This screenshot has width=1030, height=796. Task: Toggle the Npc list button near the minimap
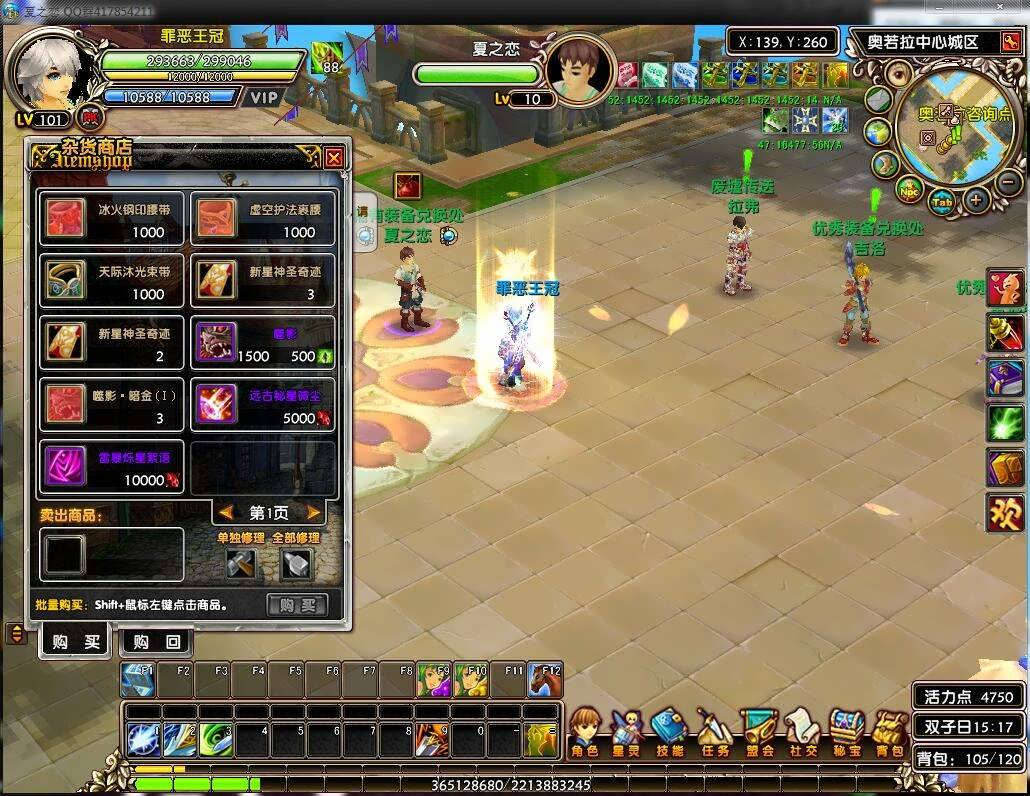pos(909,189)
